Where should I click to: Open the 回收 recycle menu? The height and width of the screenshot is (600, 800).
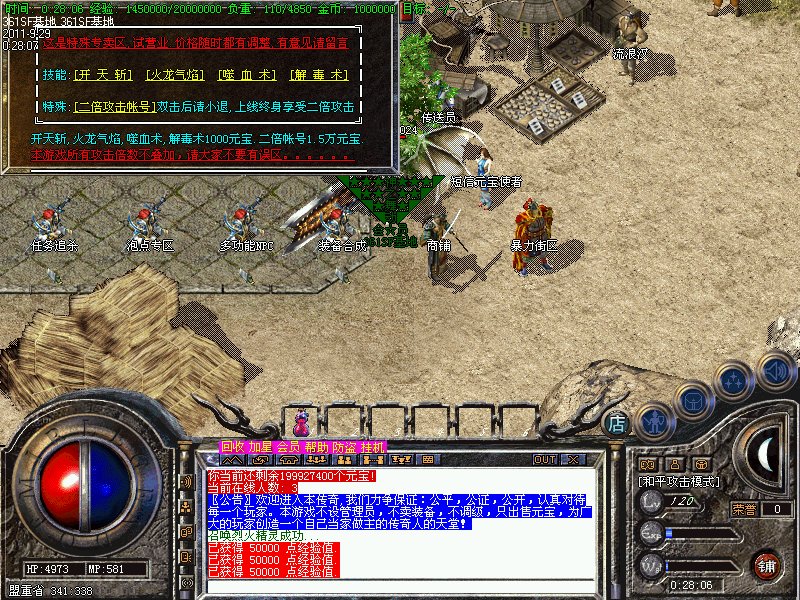pos(233,447)
